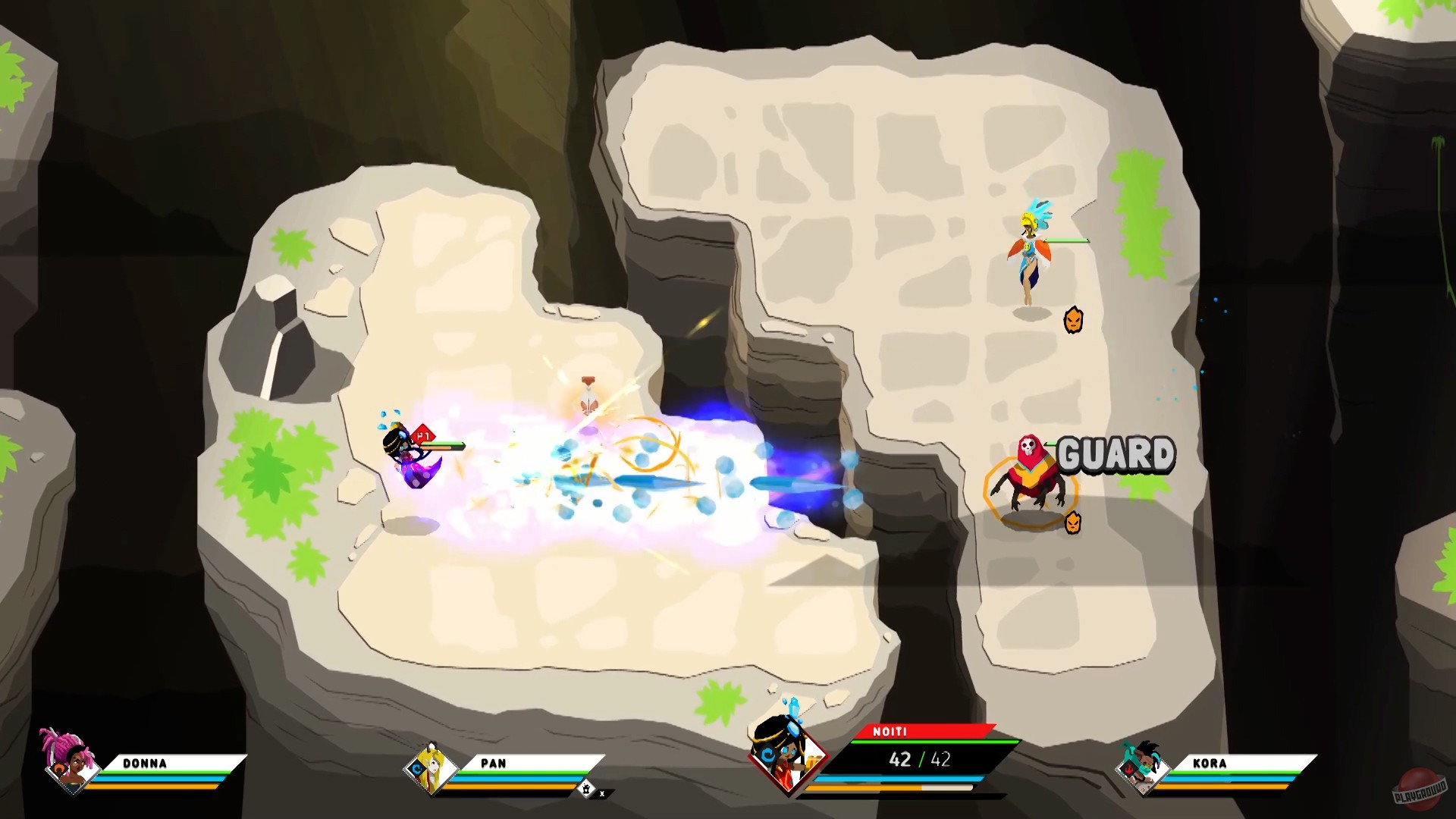Click the red class emblem on Kora's portrait
The width and height of the screenshot is (1456, 819).
click(x=1129, y=767)
